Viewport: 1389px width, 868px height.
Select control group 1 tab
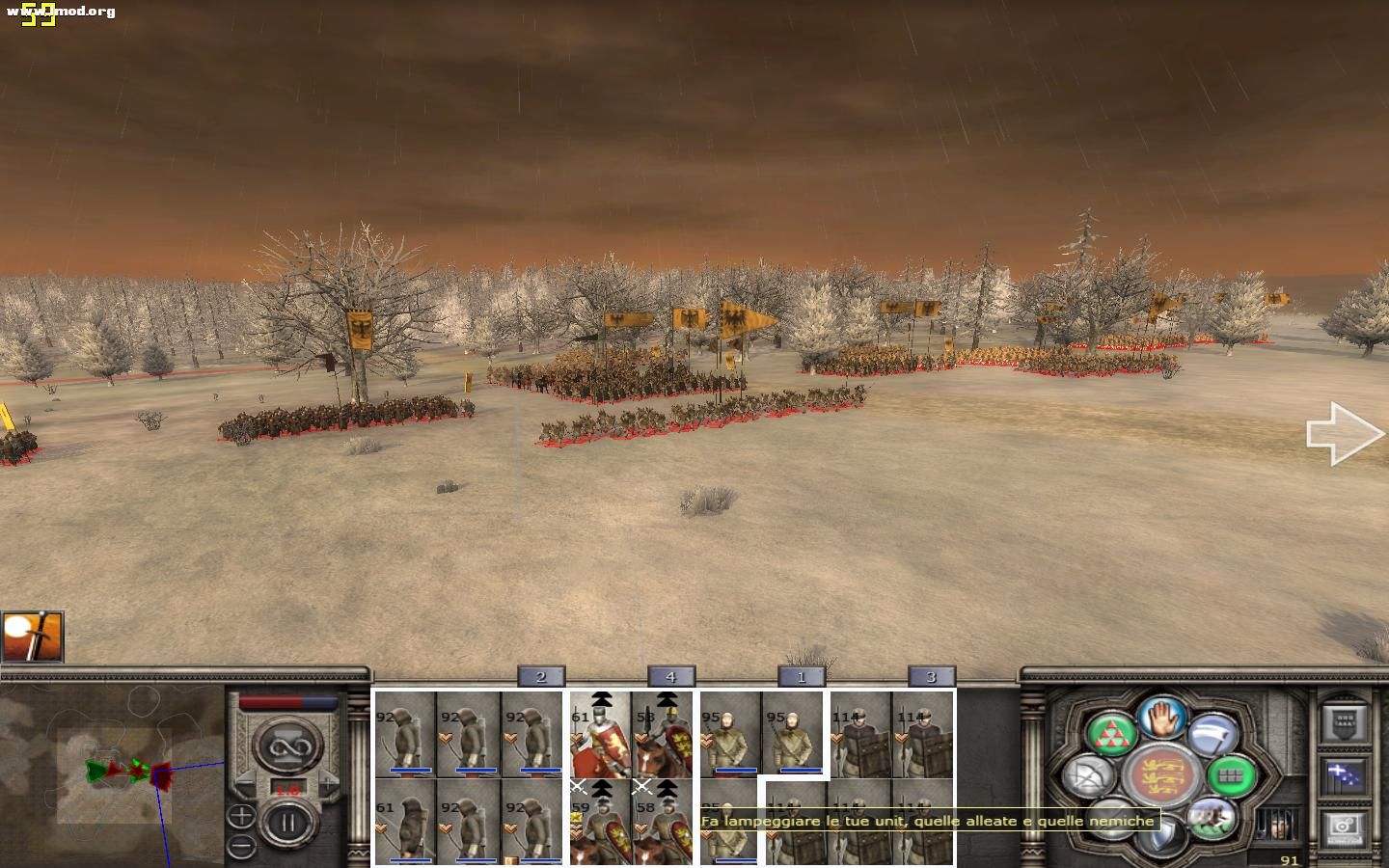pyautogui.click(x=801, y=677)
